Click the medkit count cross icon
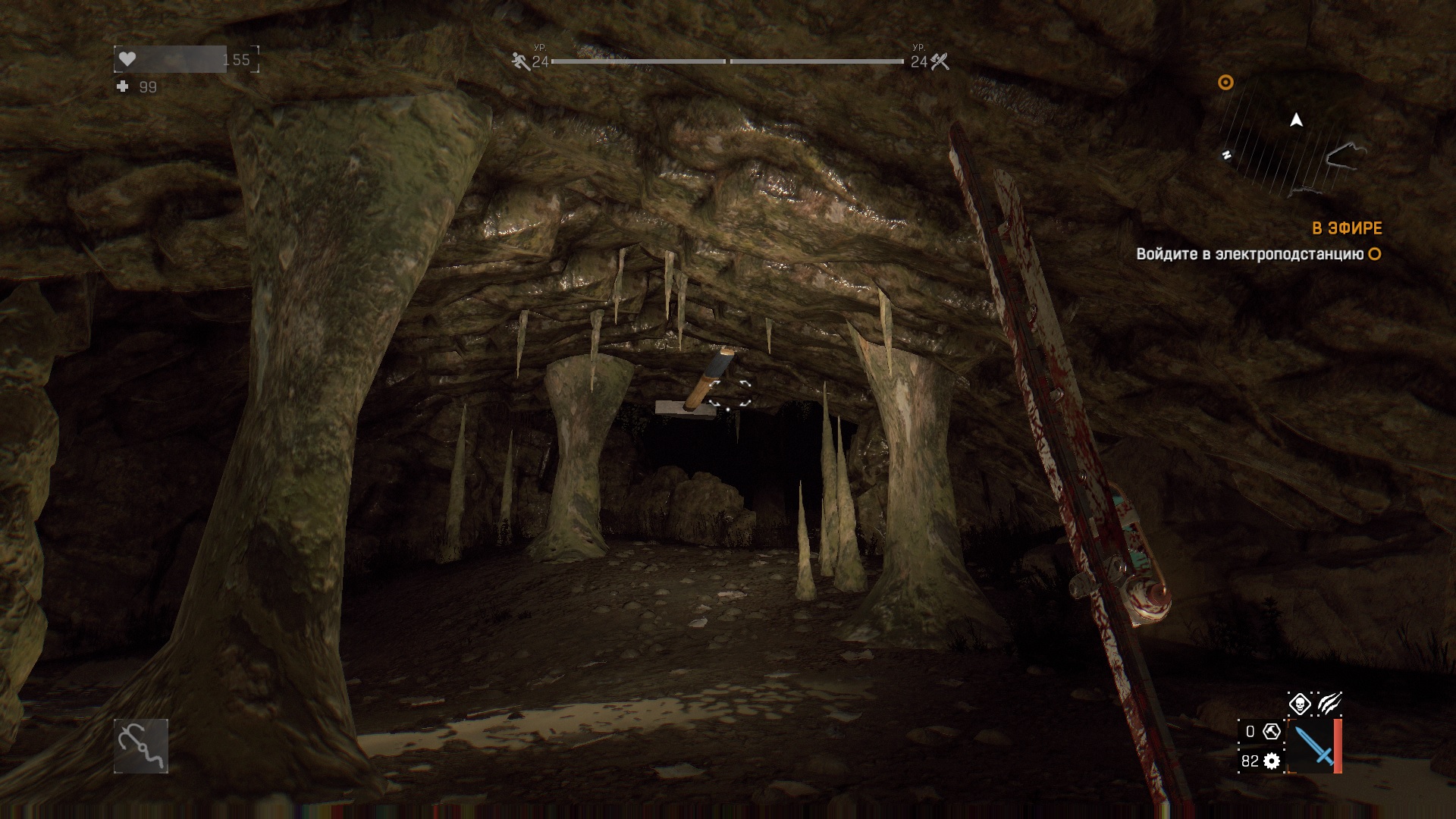The image size is (1456, 819). (123, 87)
